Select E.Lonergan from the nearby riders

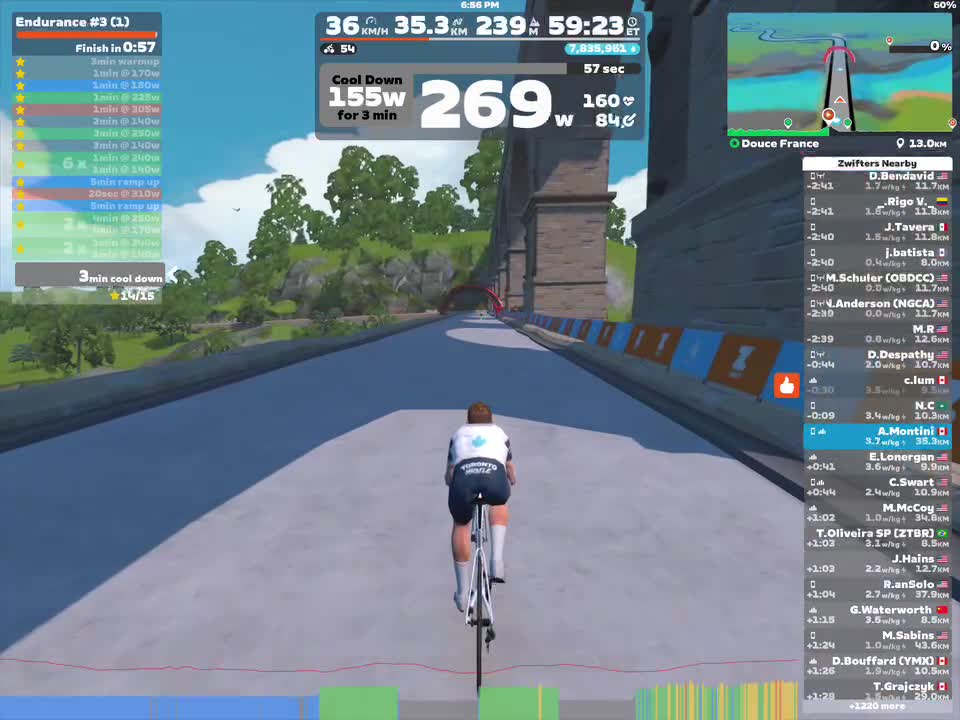pos(877,462)
